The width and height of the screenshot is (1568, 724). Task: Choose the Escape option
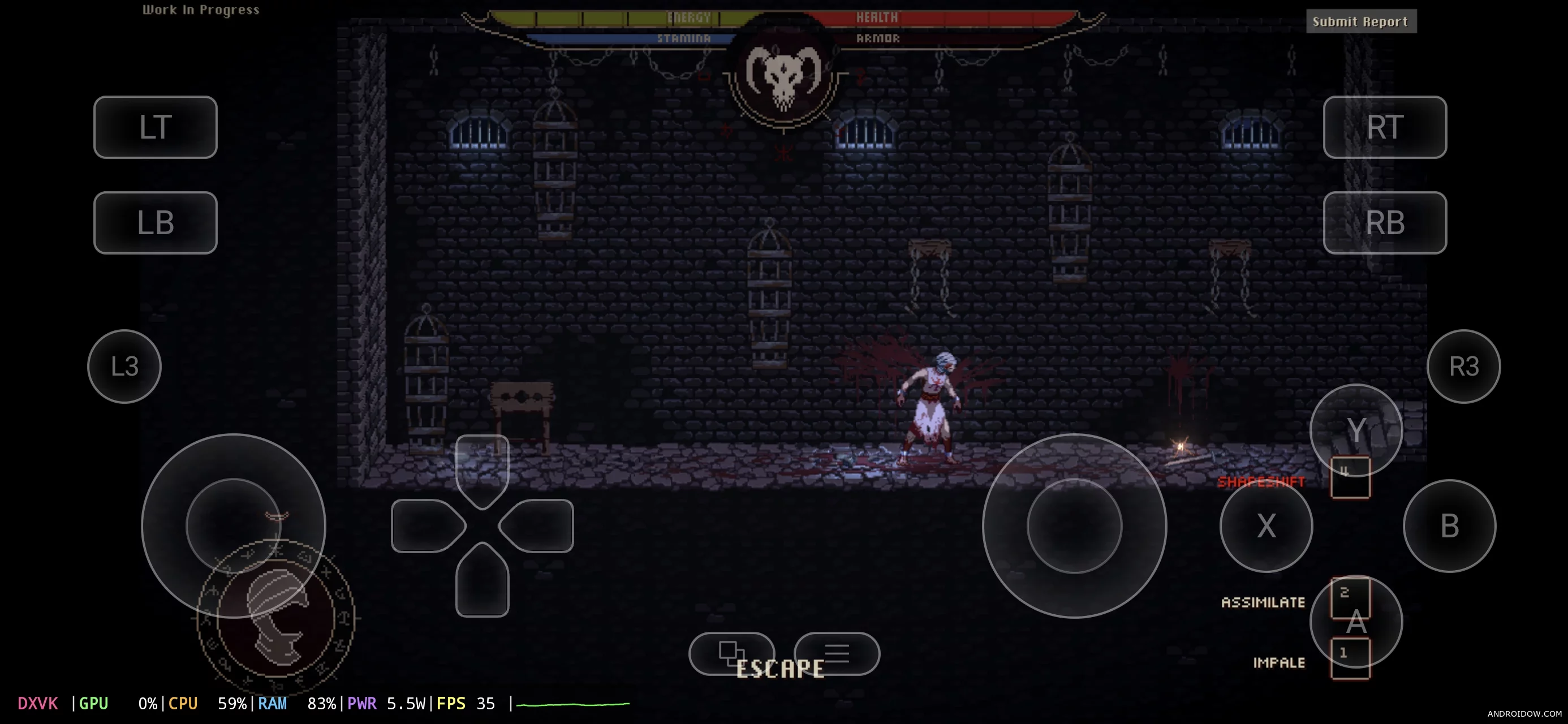(x=779, y=669)
